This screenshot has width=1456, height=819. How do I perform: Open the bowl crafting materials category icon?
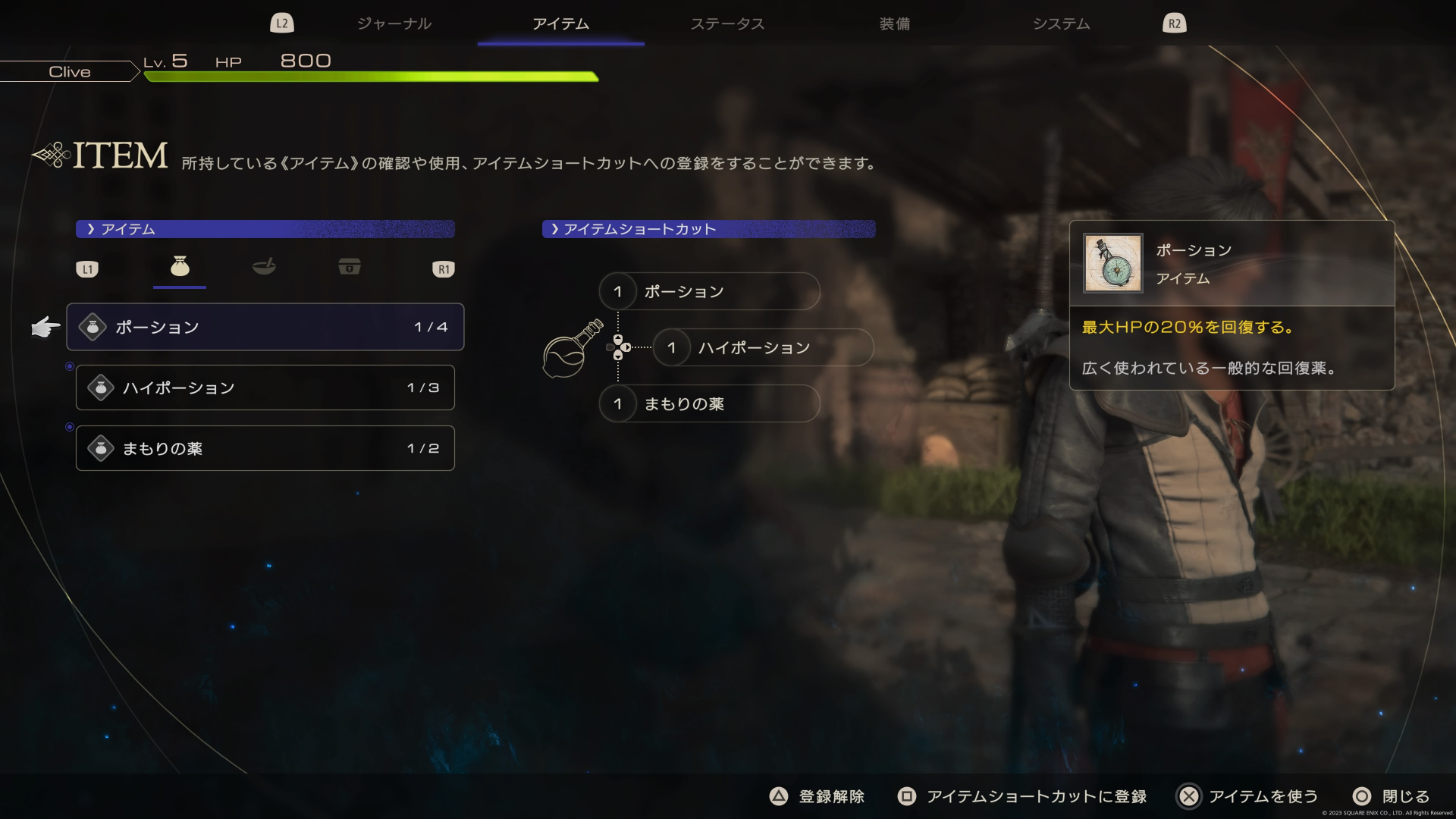[264, 267]
